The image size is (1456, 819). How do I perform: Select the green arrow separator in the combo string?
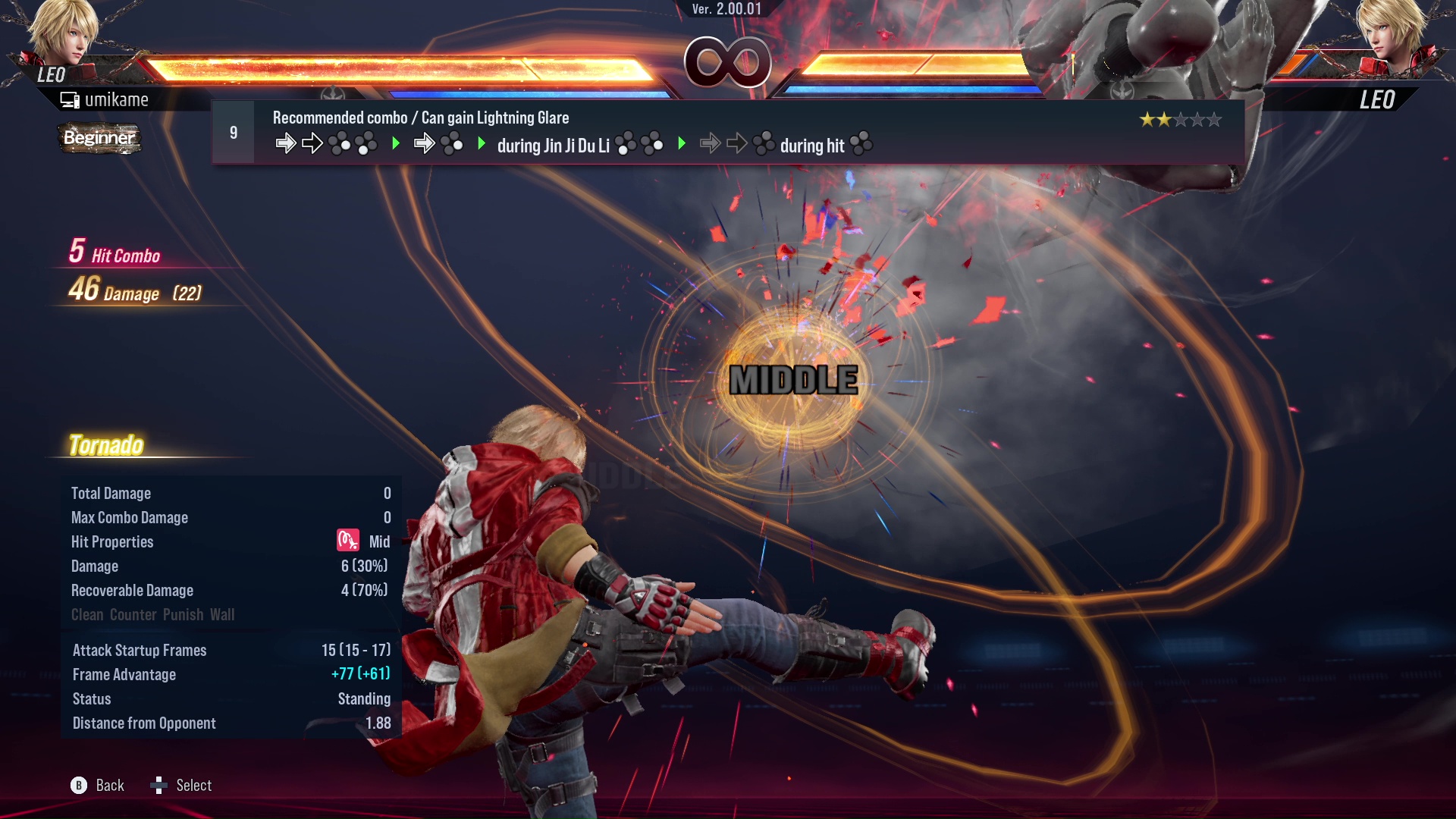point(396,144)
